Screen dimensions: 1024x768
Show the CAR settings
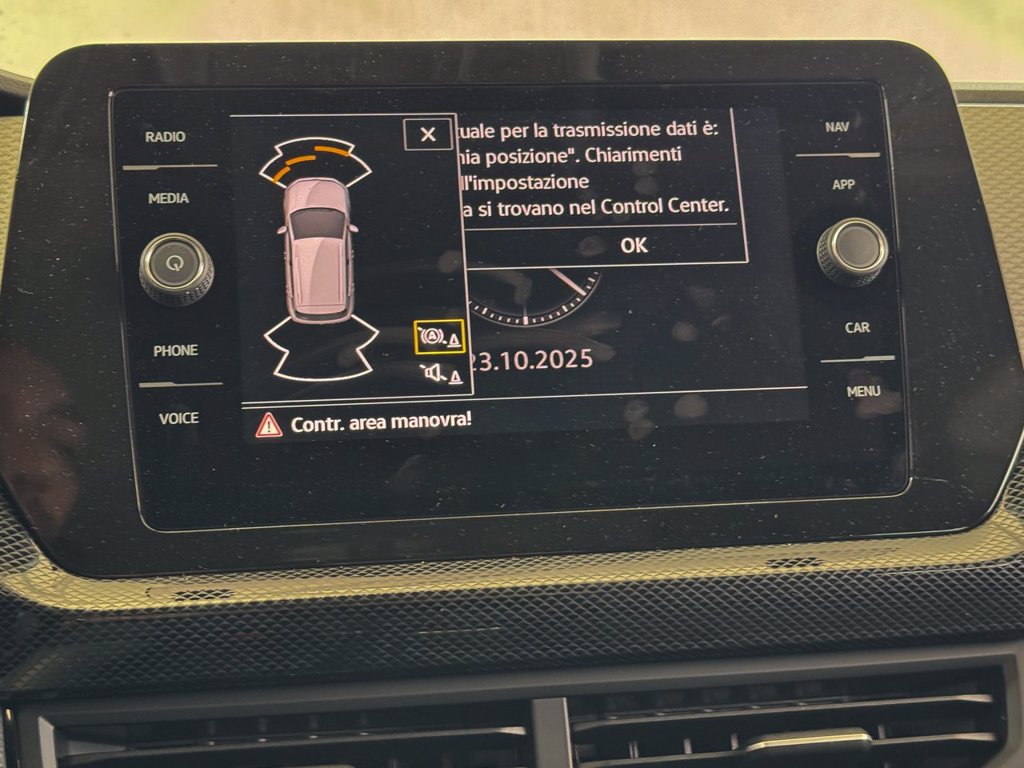tap(857, 327)
